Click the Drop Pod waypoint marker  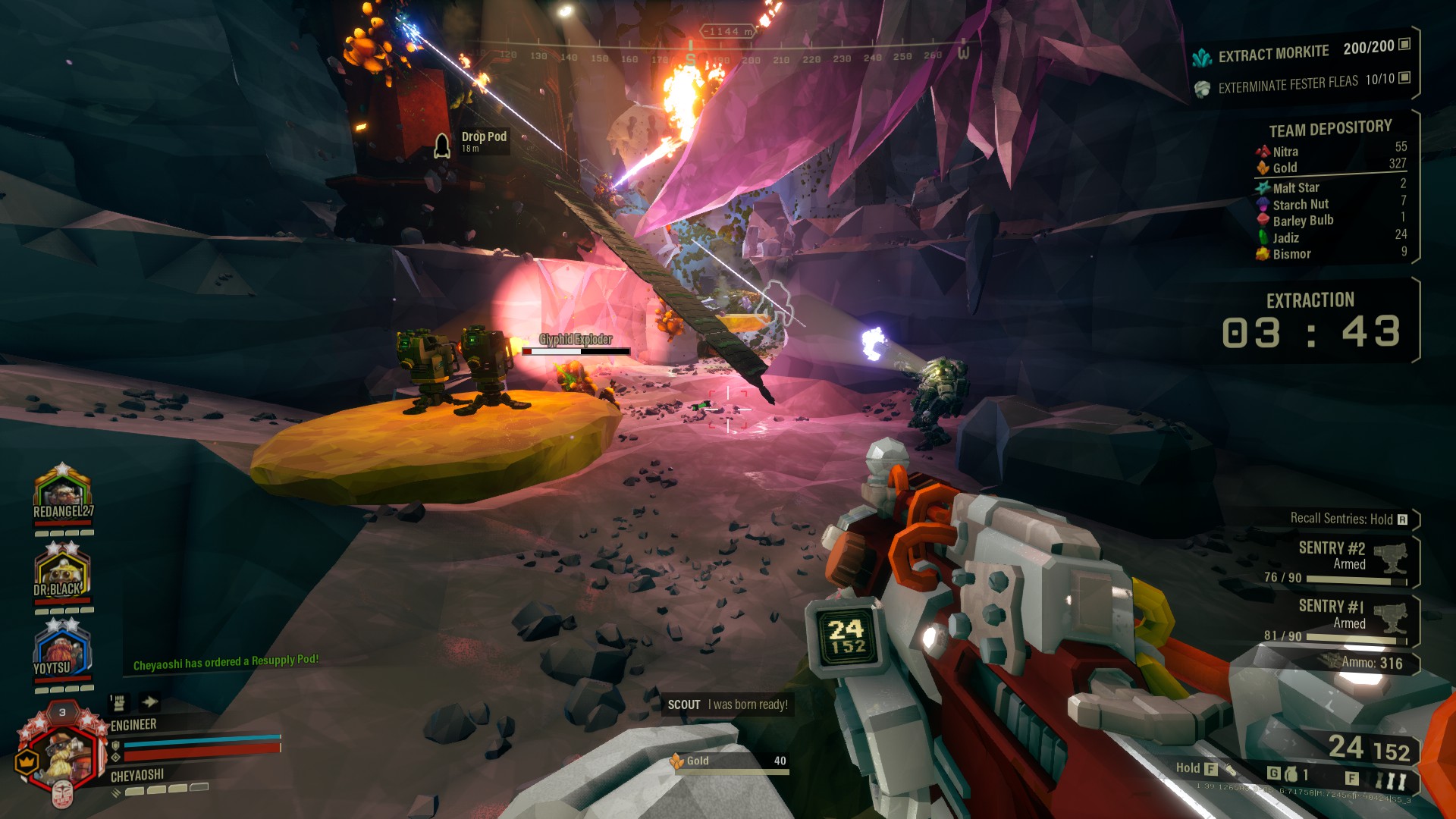tap(443, 143)
